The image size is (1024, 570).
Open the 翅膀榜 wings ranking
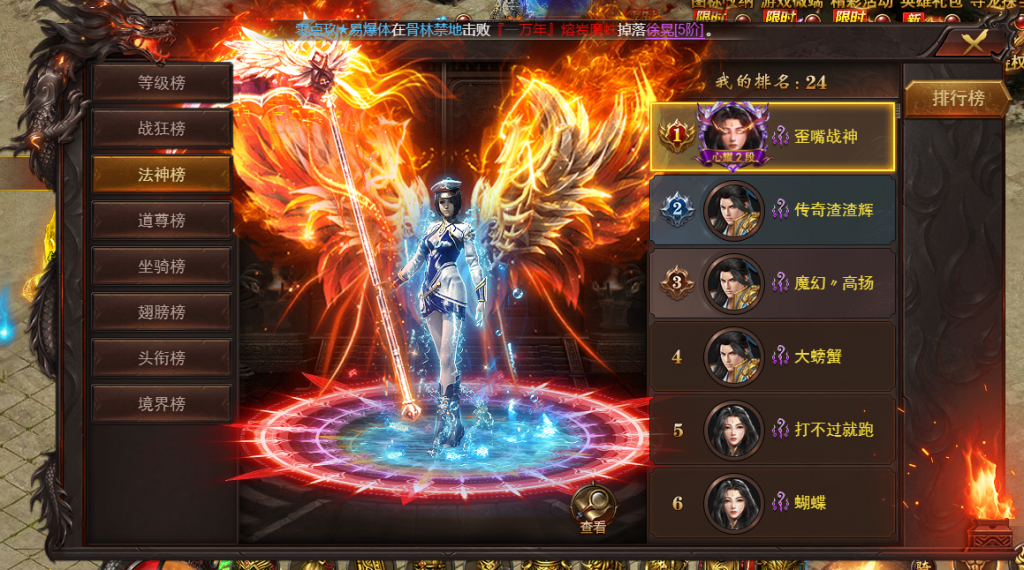(162, 312)
